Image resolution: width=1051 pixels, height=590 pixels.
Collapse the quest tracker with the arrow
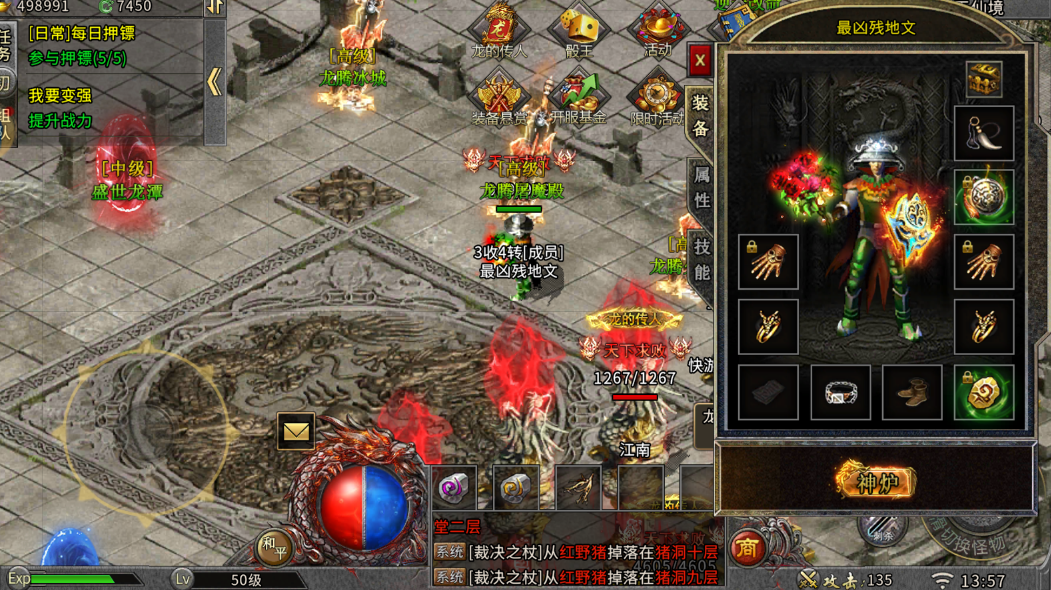215,82
